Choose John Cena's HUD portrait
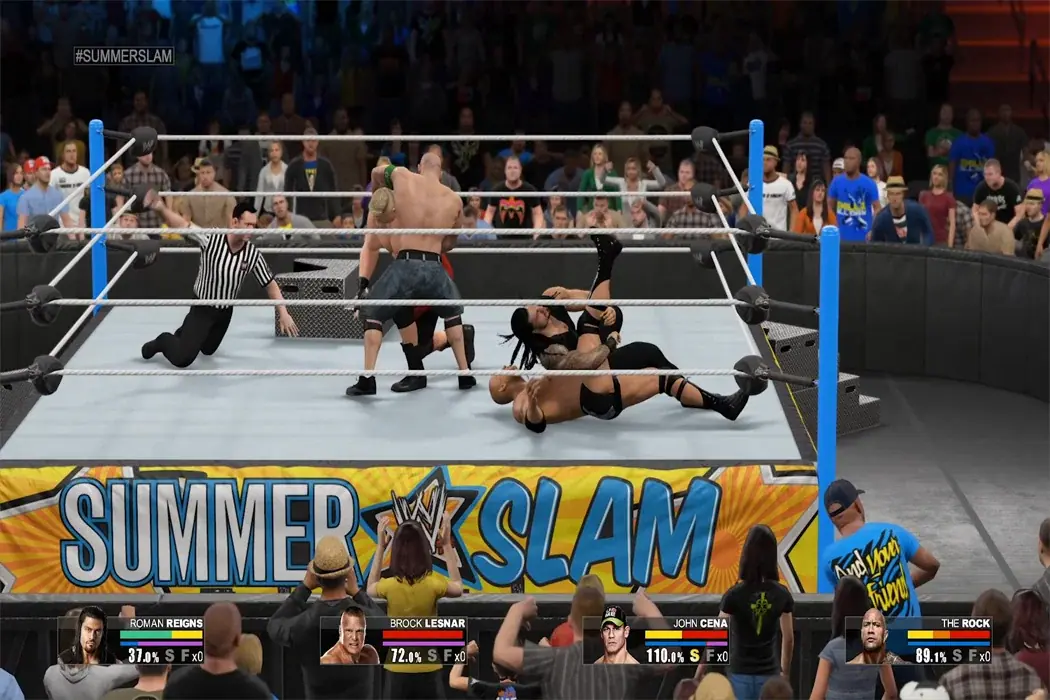The image size is (1050, 700). coord(613,639)
